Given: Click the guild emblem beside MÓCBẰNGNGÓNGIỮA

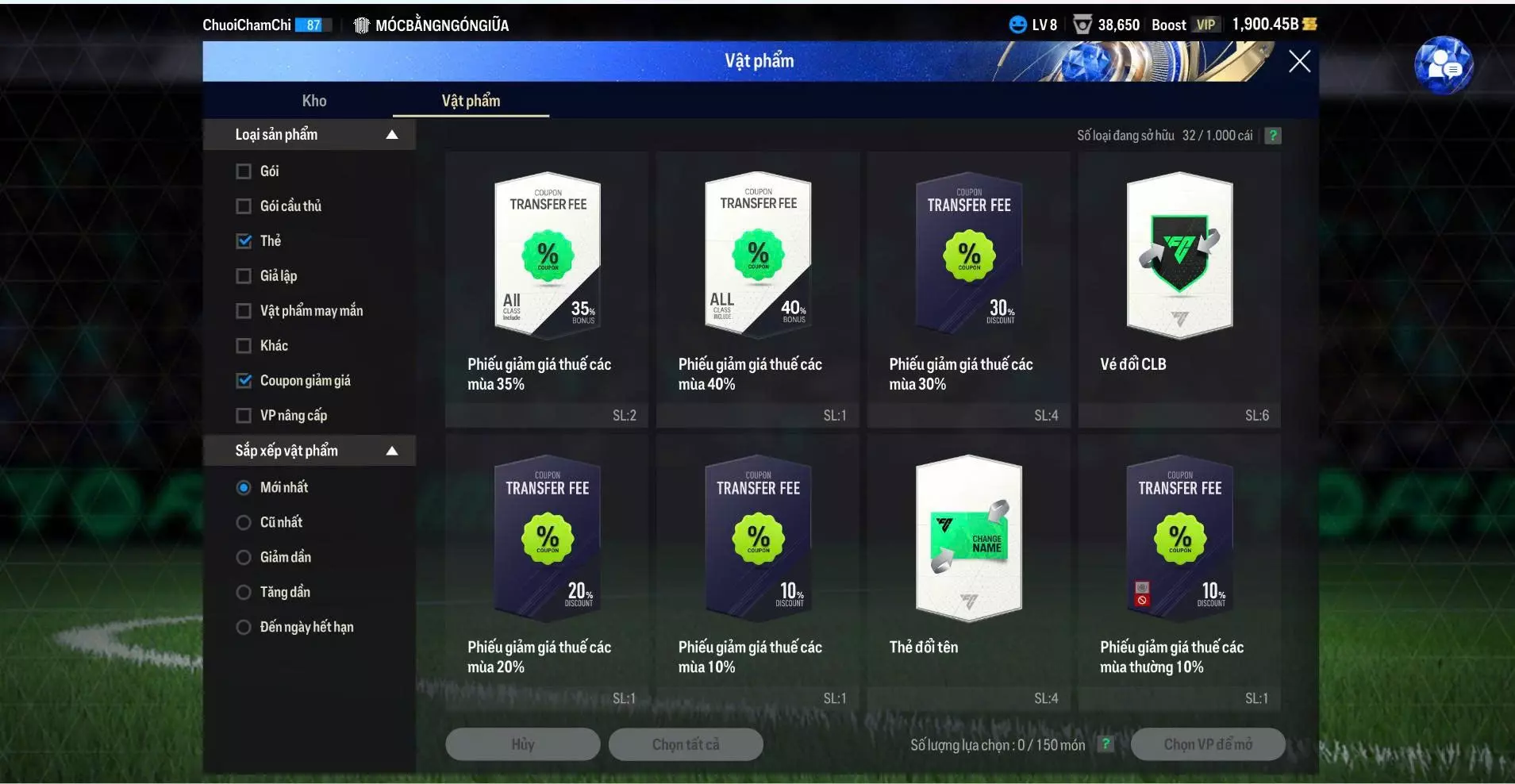Looking at the screenshot, I should point(362,25).
